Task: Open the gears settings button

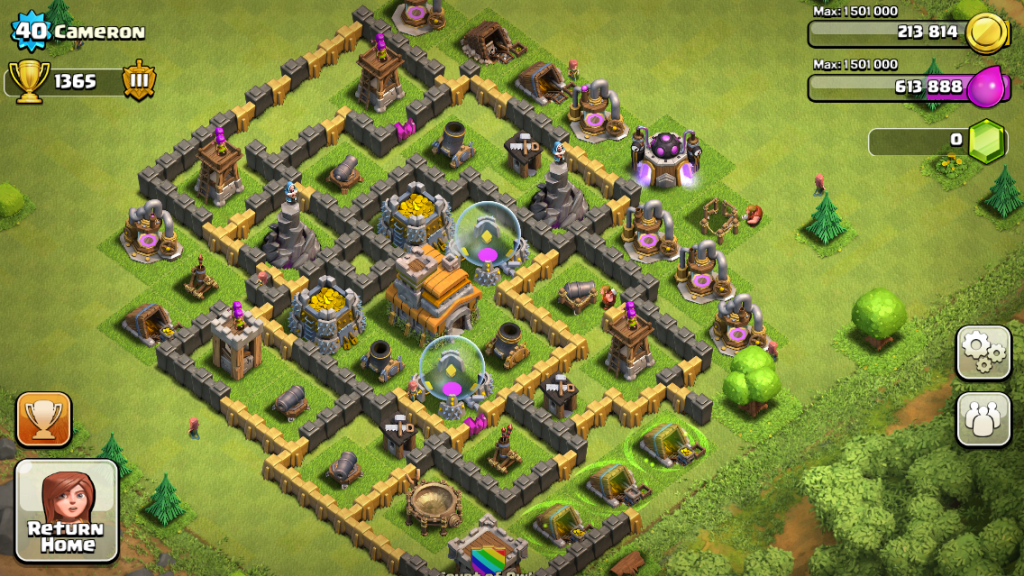Action: pos(983,352)
